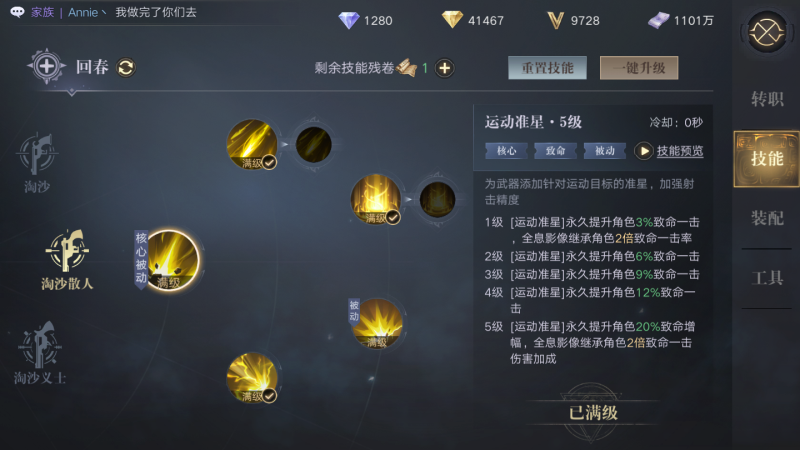Click the diamond currency showing 1280
This screenshot has width=800, height=450.
click(366, 20)
